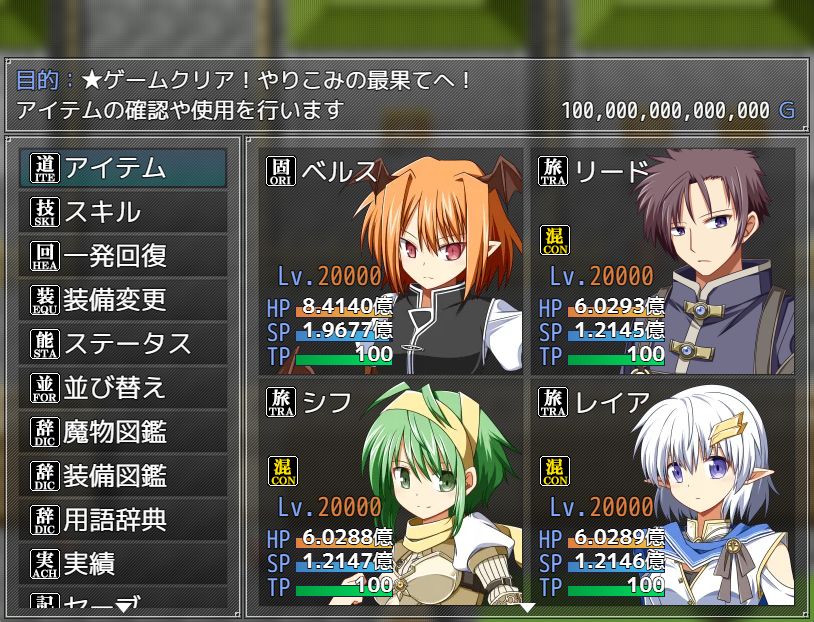This screenshot has height=622, width=814.
Task: Open the 魔物図鑑 monster encyclopedia
Action: [123, 432]
